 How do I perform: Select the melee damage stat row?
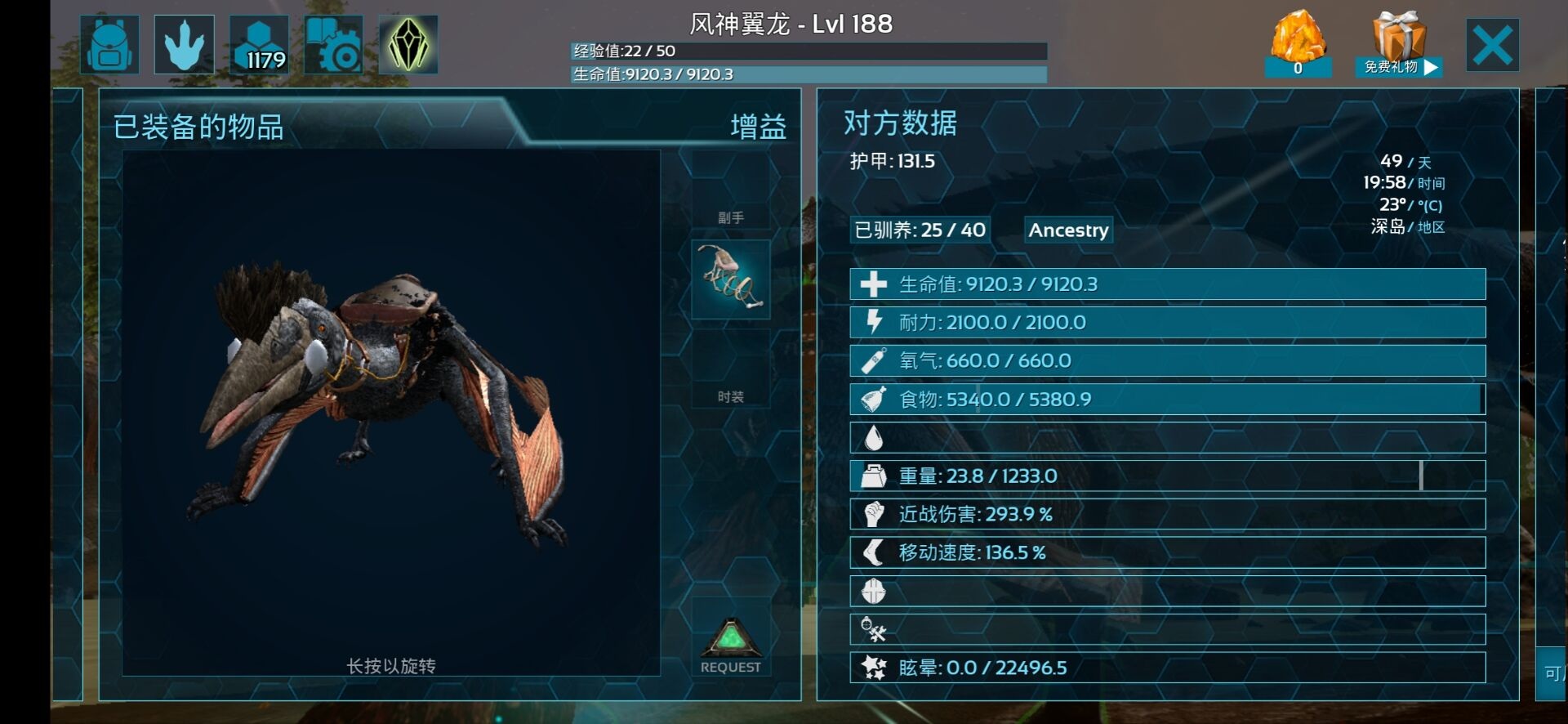pyautogui.click(x=1167, y=514)
